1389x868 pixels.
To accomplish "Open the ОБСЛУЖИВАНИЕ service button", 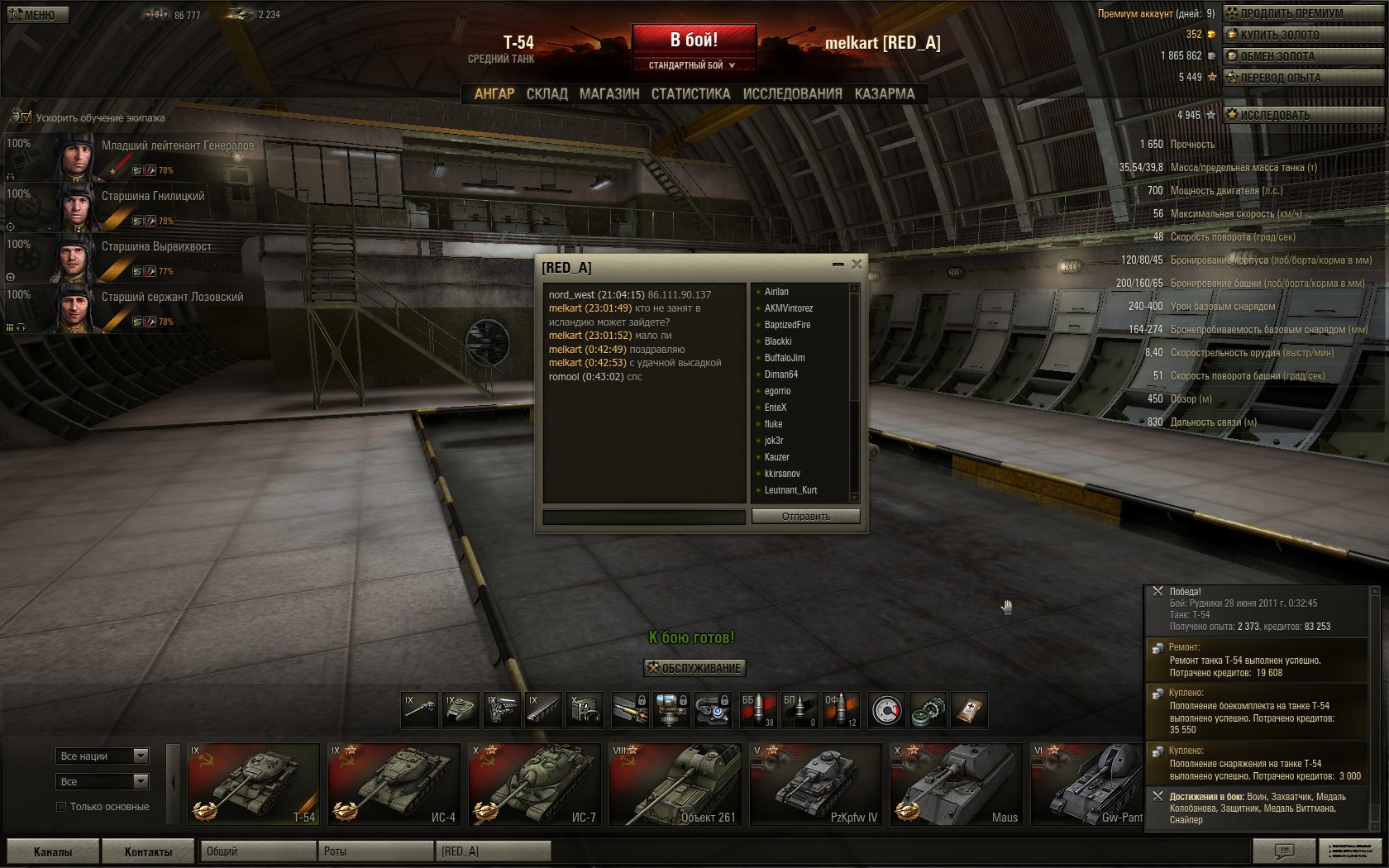I will click(x=694, y=668).
